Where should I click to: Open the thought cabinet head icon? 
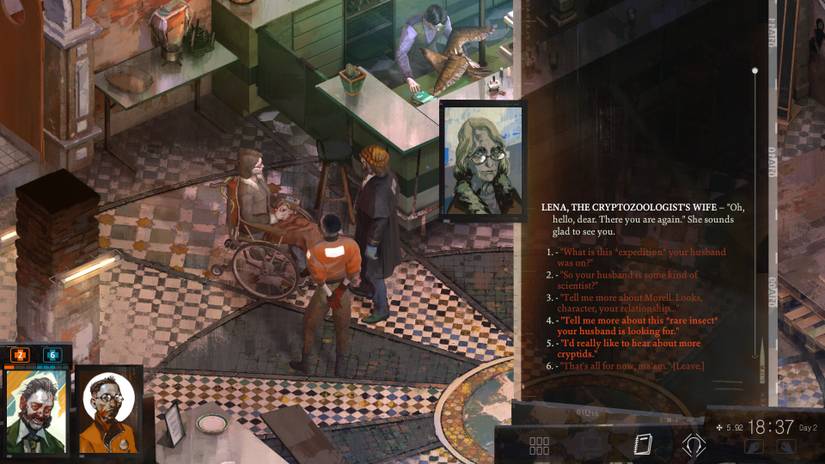tap(694, 445)
